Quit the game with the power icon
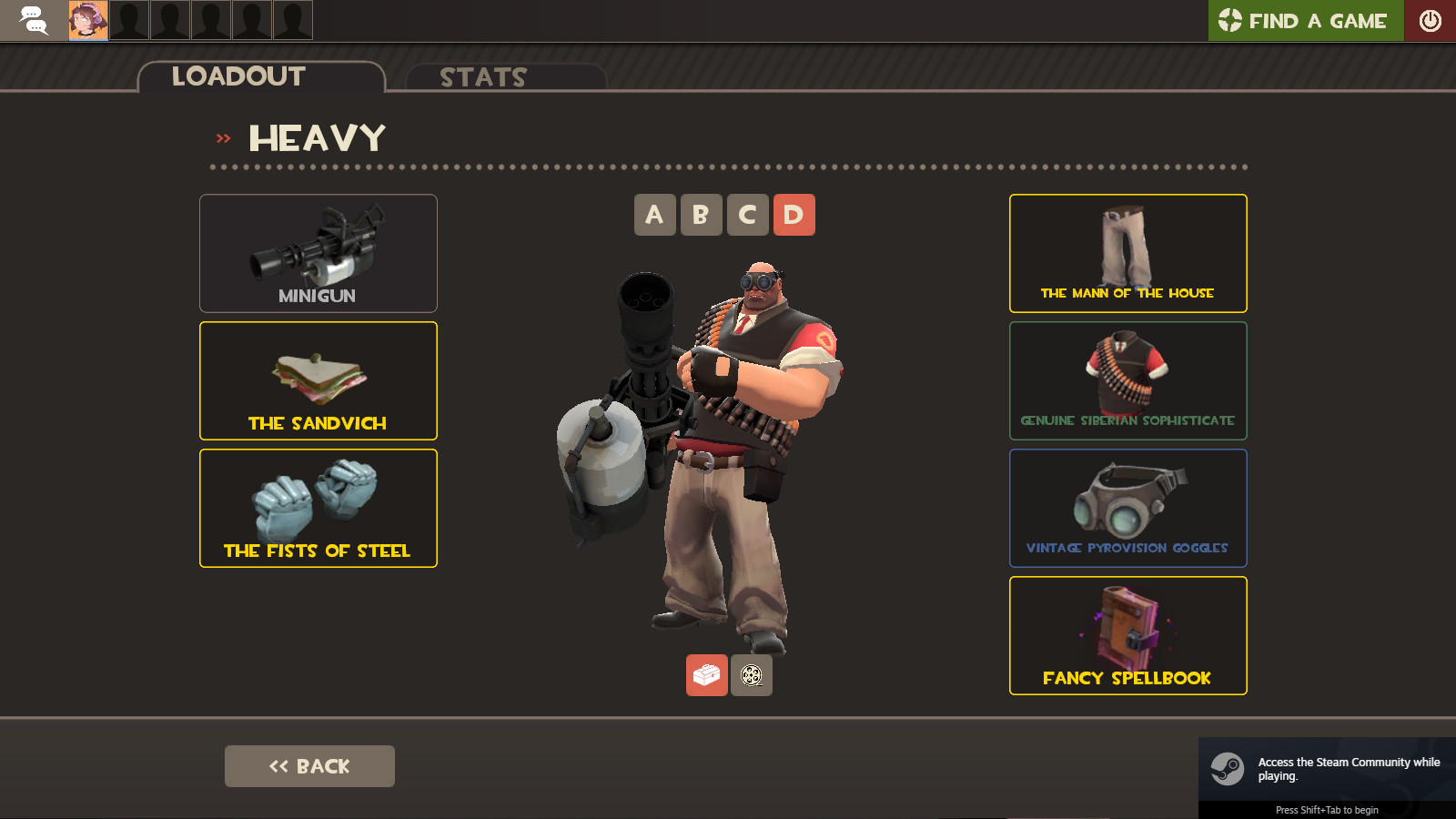1456x819 pixels. (x=1431, y=20)
